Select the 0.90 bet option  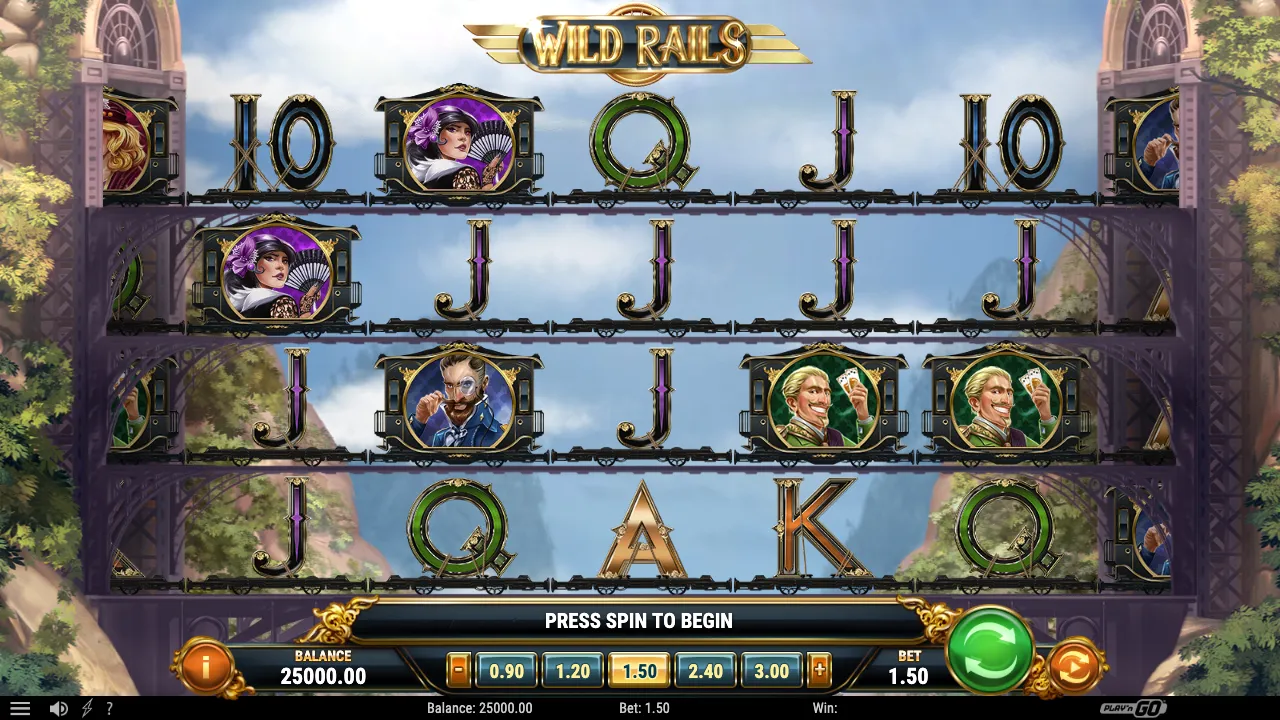coord(507,671)
